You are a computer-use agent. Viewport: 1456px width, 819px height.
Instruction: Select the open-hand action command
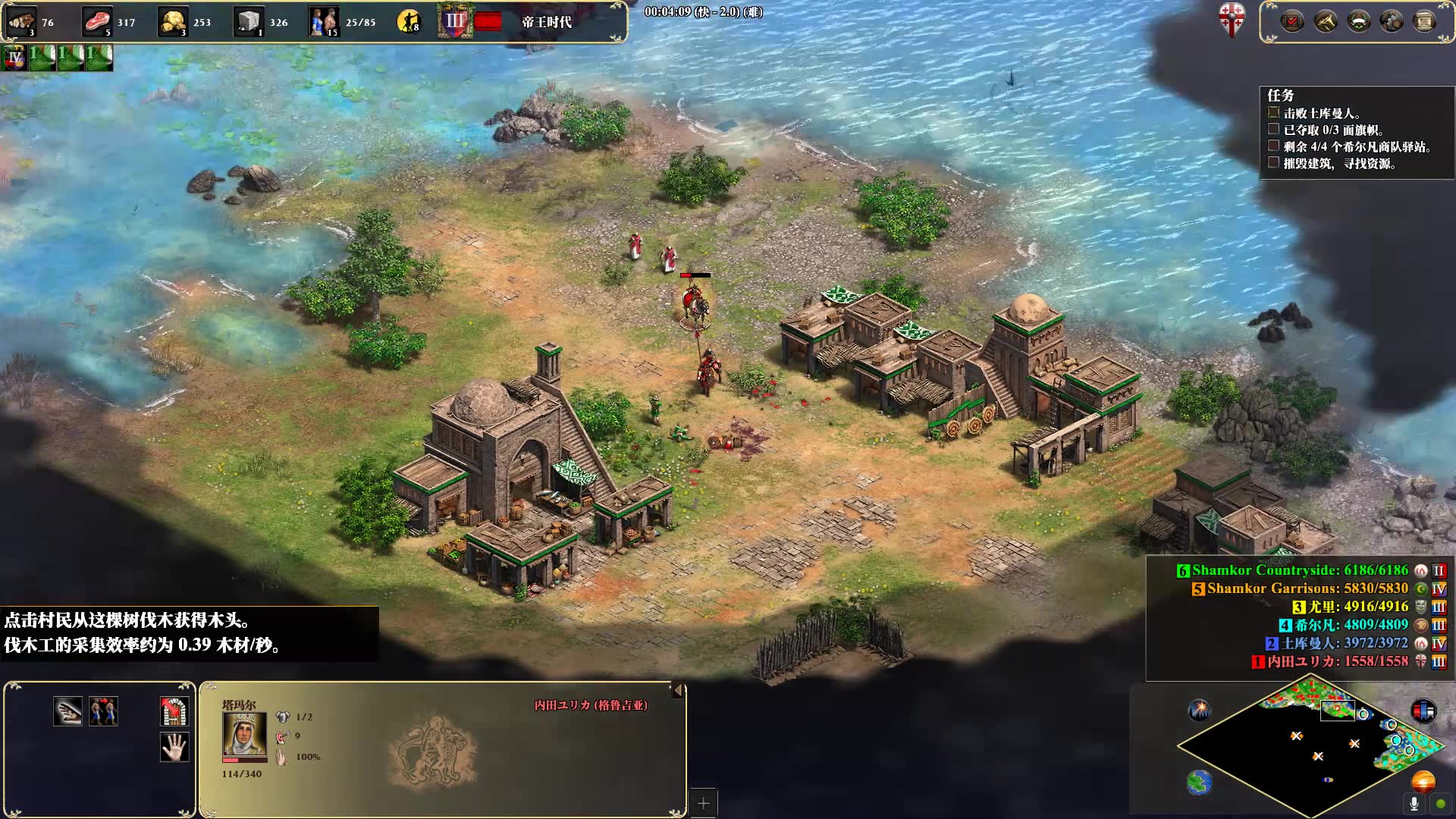point(67,711)
